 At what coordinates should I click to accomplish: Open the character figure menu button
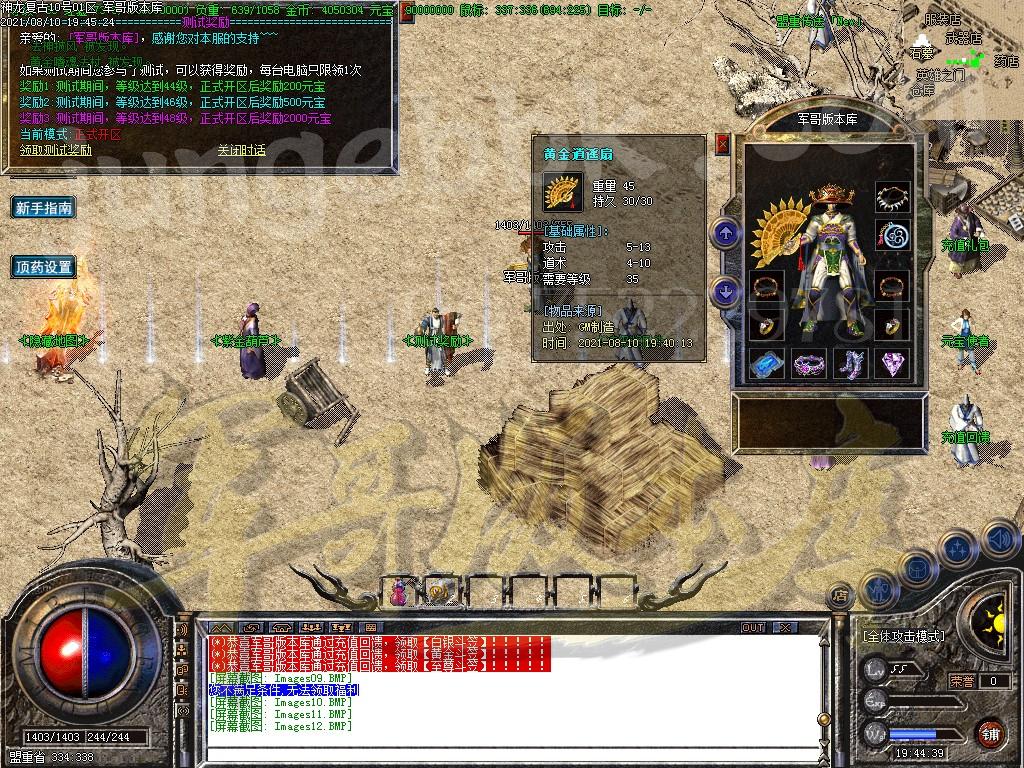(x=877, y=590)
